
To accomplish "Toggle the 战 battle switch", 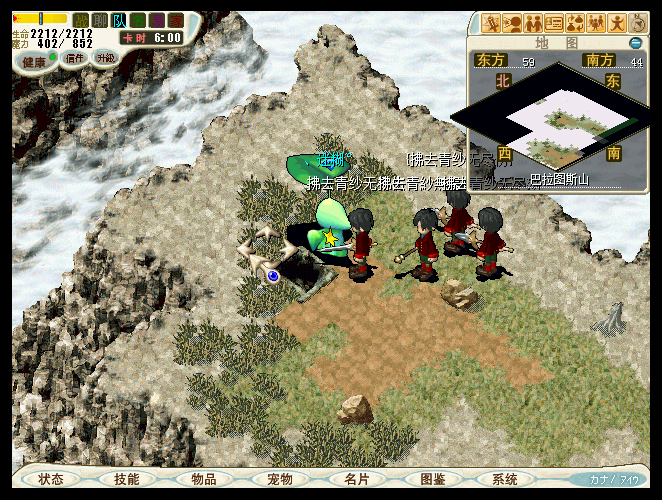I will coord(81,20).
